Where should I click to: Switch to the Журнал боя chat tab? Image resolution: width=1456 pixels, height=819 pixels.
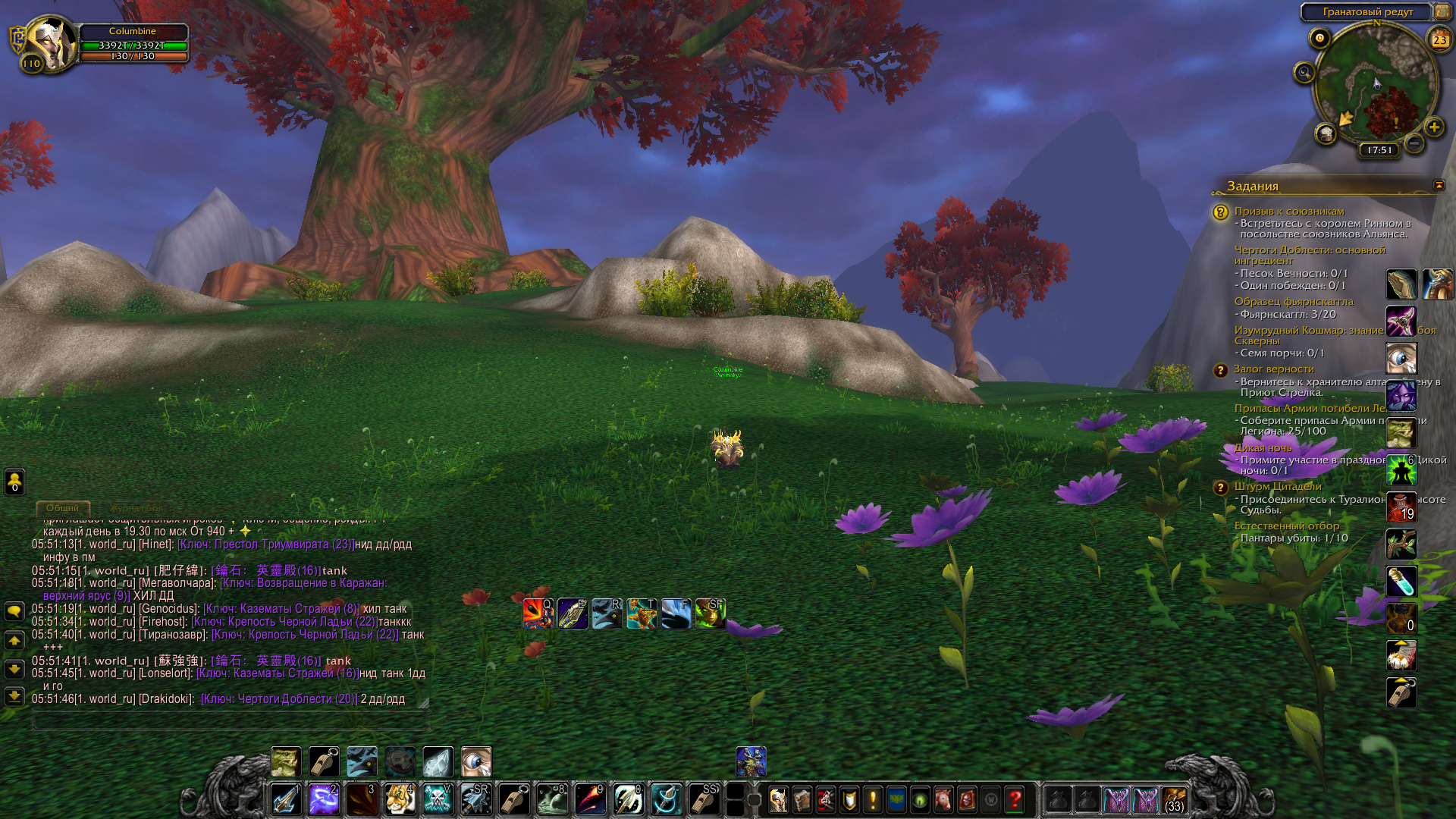coord(136,508)
